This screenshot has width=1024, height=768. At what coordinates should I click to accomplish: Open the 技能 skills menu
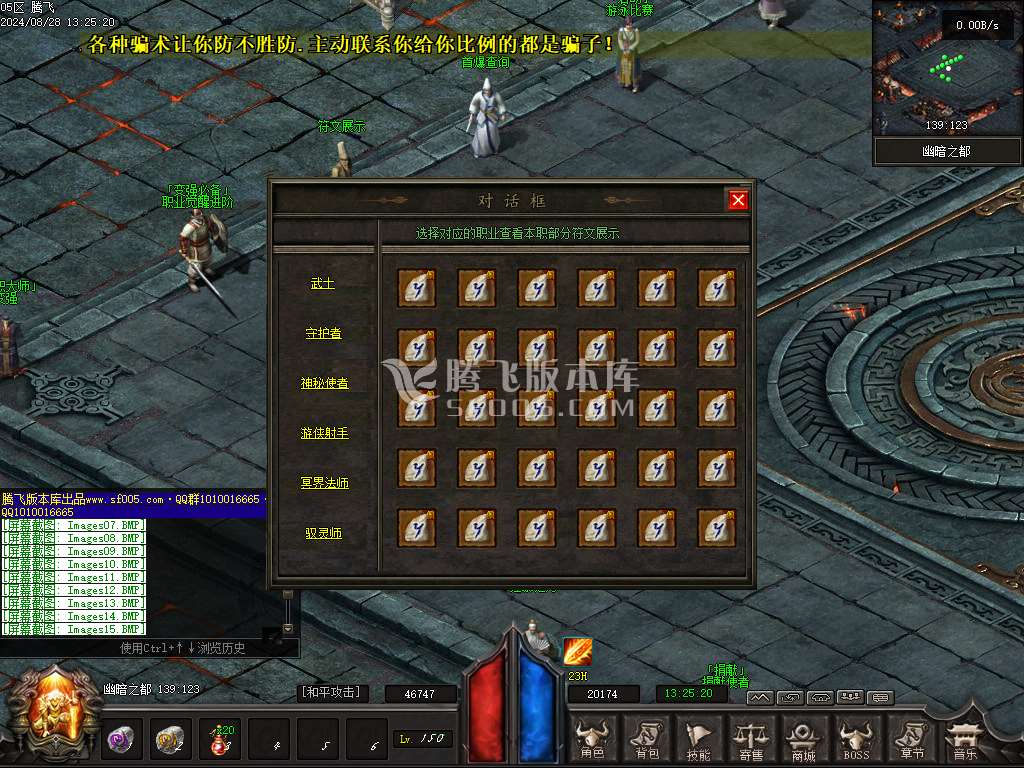pos(698,739)
